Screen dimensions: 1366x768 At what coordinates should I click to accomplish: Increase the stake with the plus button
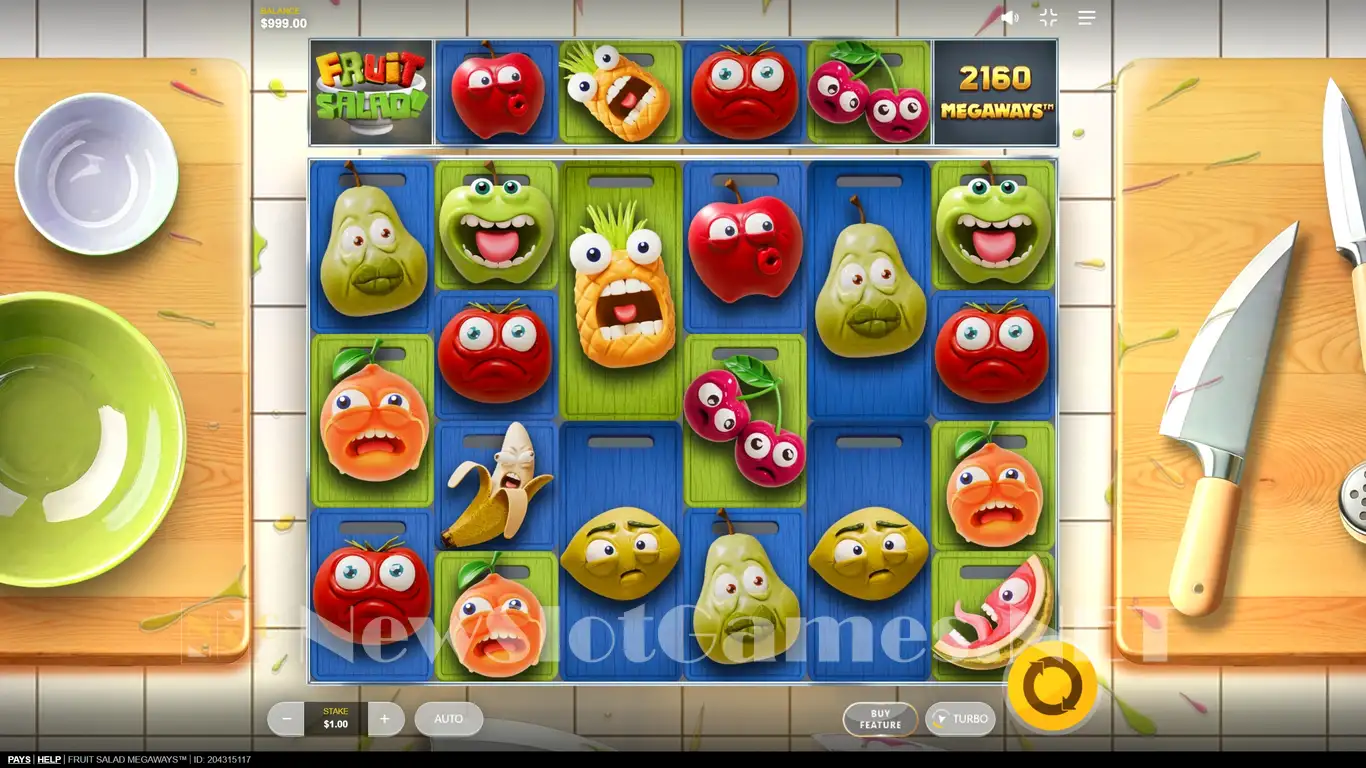[385, 719]
